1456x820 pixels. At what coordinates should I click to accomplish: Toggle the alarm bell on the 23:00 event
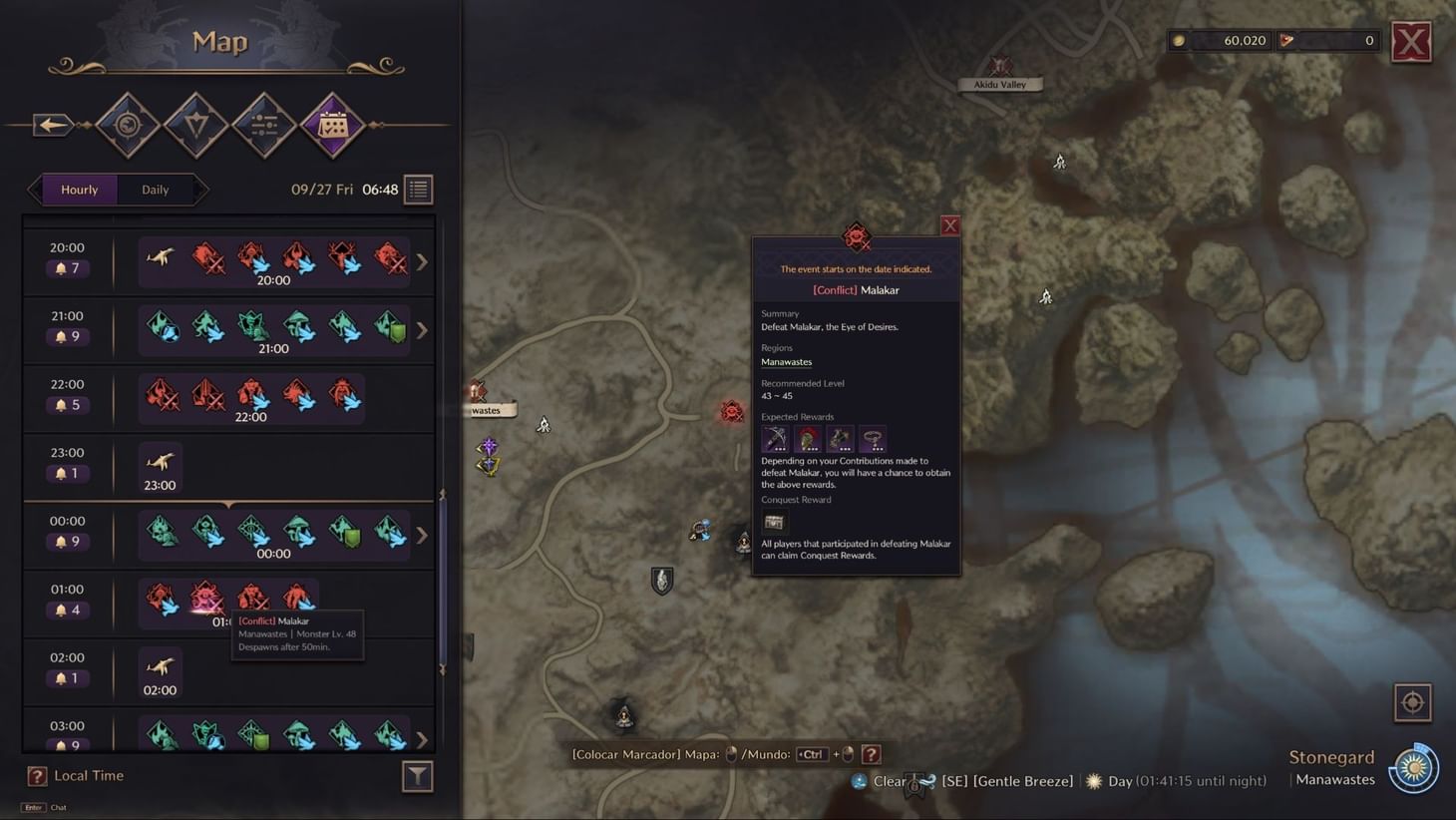[x=61, y=473]
